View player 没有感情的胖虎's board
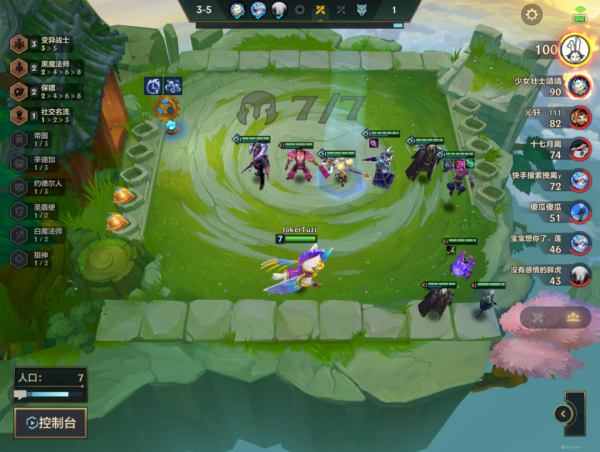The height and width of the screenshot is (452, 600). (577, 275)
